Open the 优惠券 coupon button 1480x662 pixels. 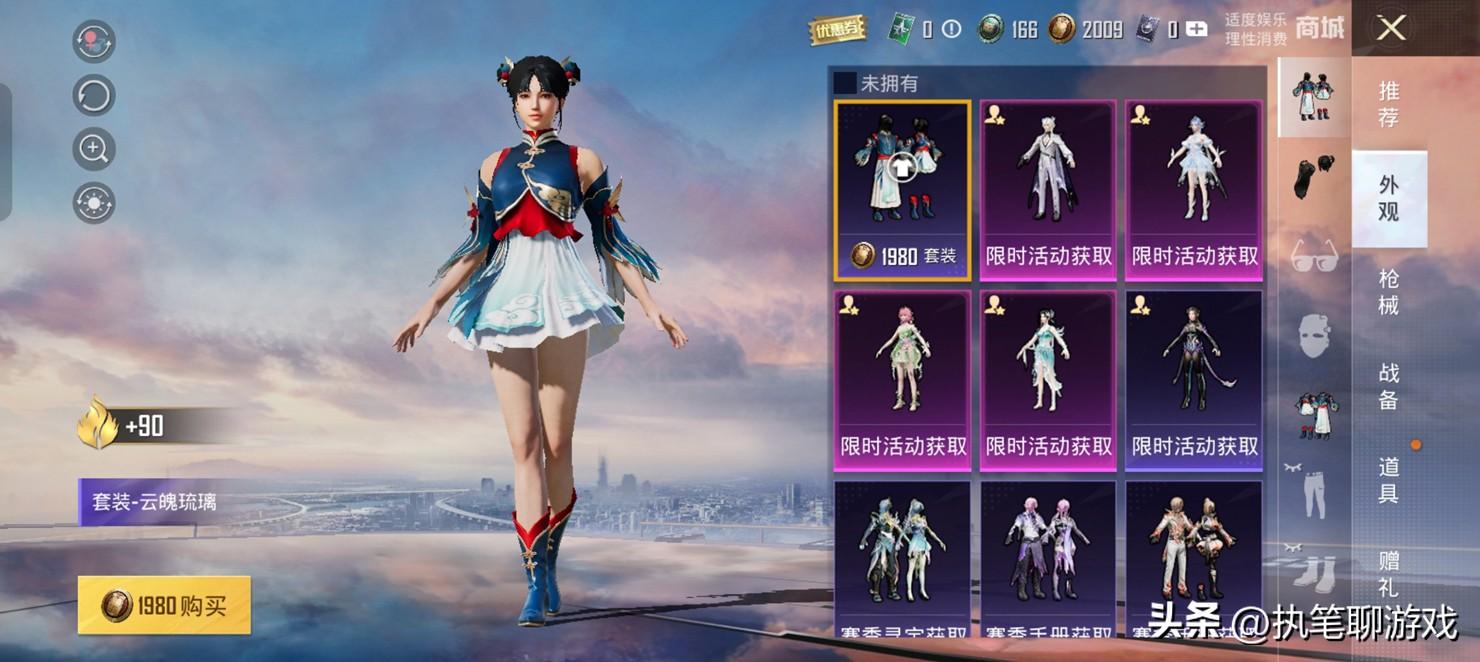click(x=837, y=30)
